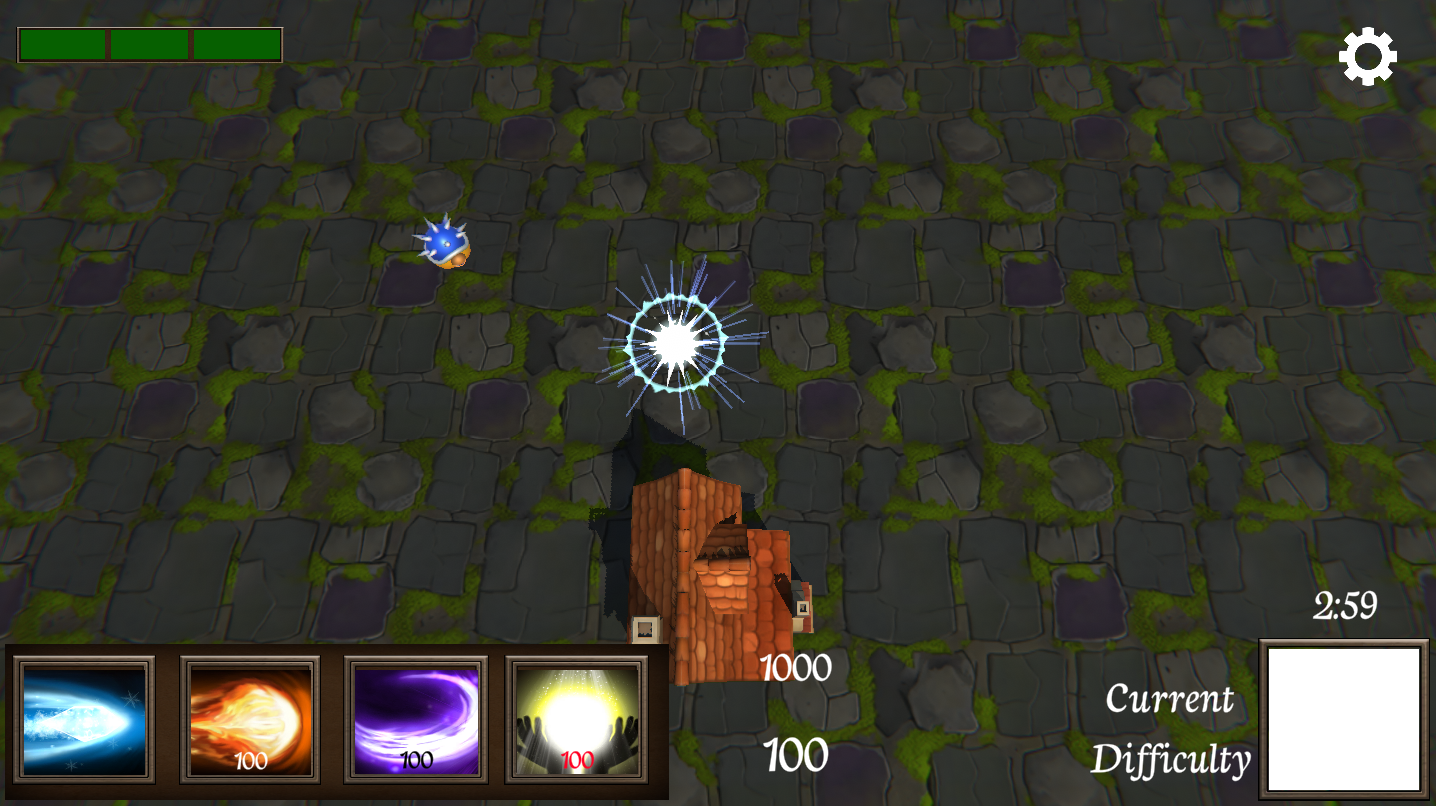
Task: Select the ice shard spell icon
Action: click(x=85, y=718)
